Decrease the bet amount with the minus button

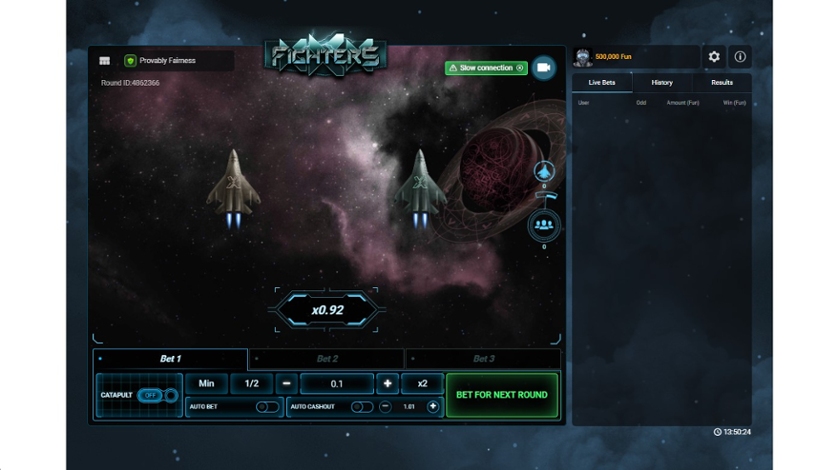coord(286,384)
